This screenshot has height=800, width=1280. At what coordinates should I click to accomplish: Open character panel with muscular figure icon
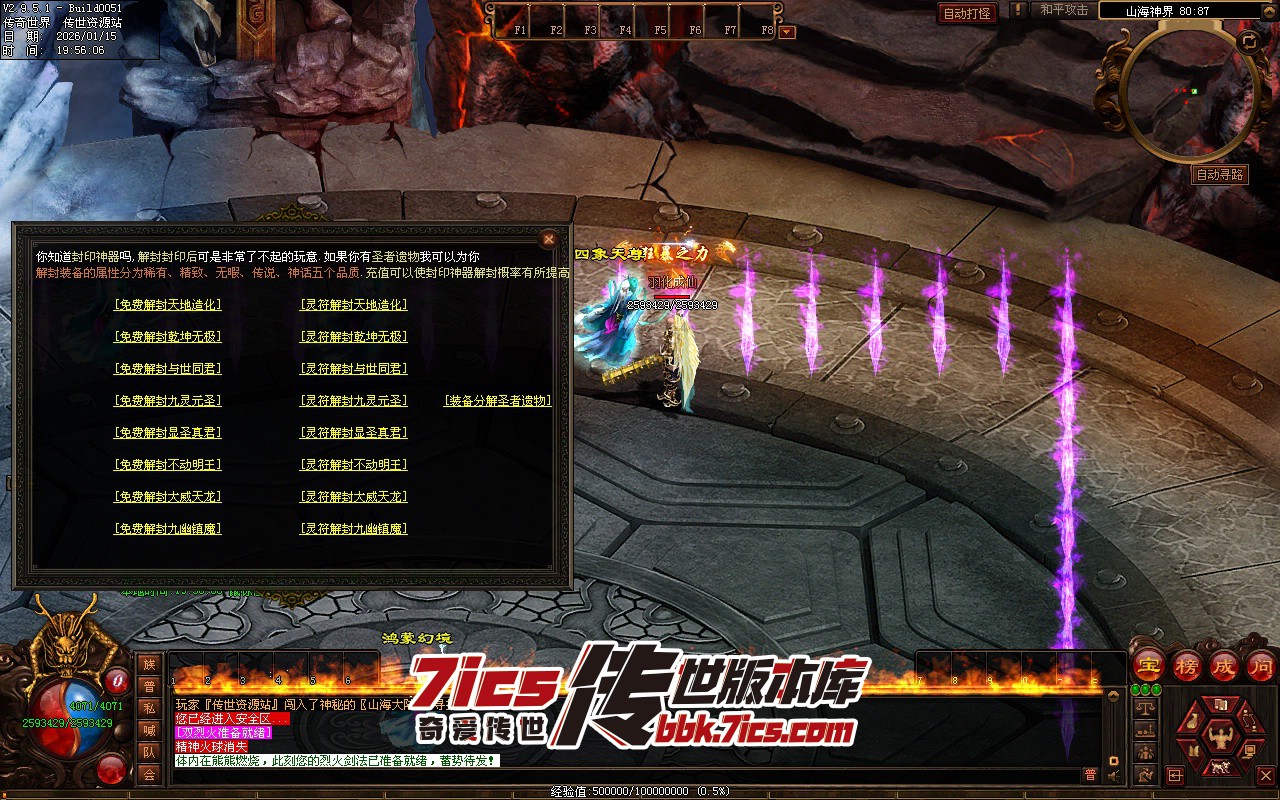[x=1219, y=738]
